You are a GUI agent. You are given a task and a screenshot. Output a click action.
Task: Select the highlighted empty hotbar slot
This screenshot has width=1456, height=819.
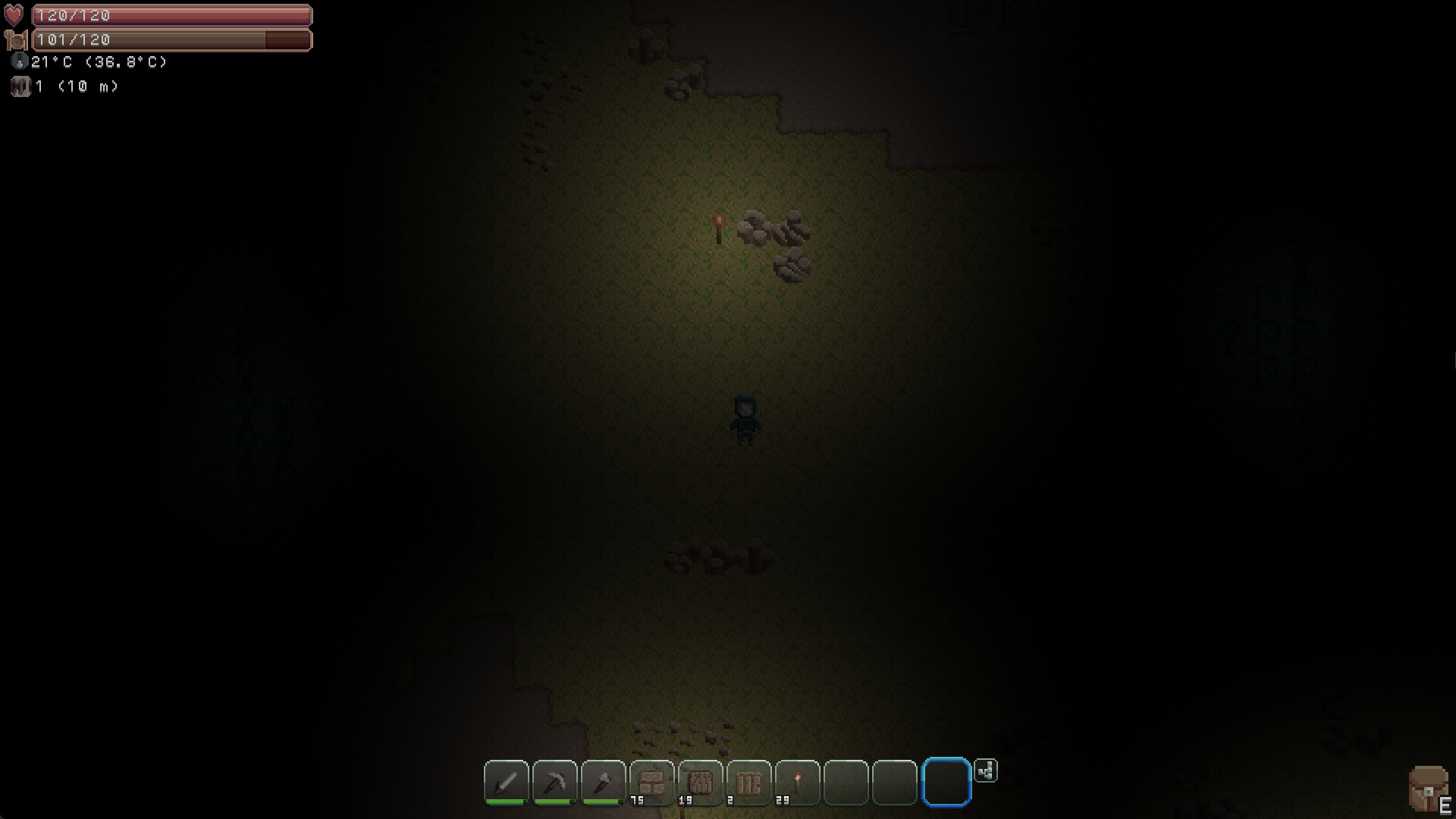945,784
